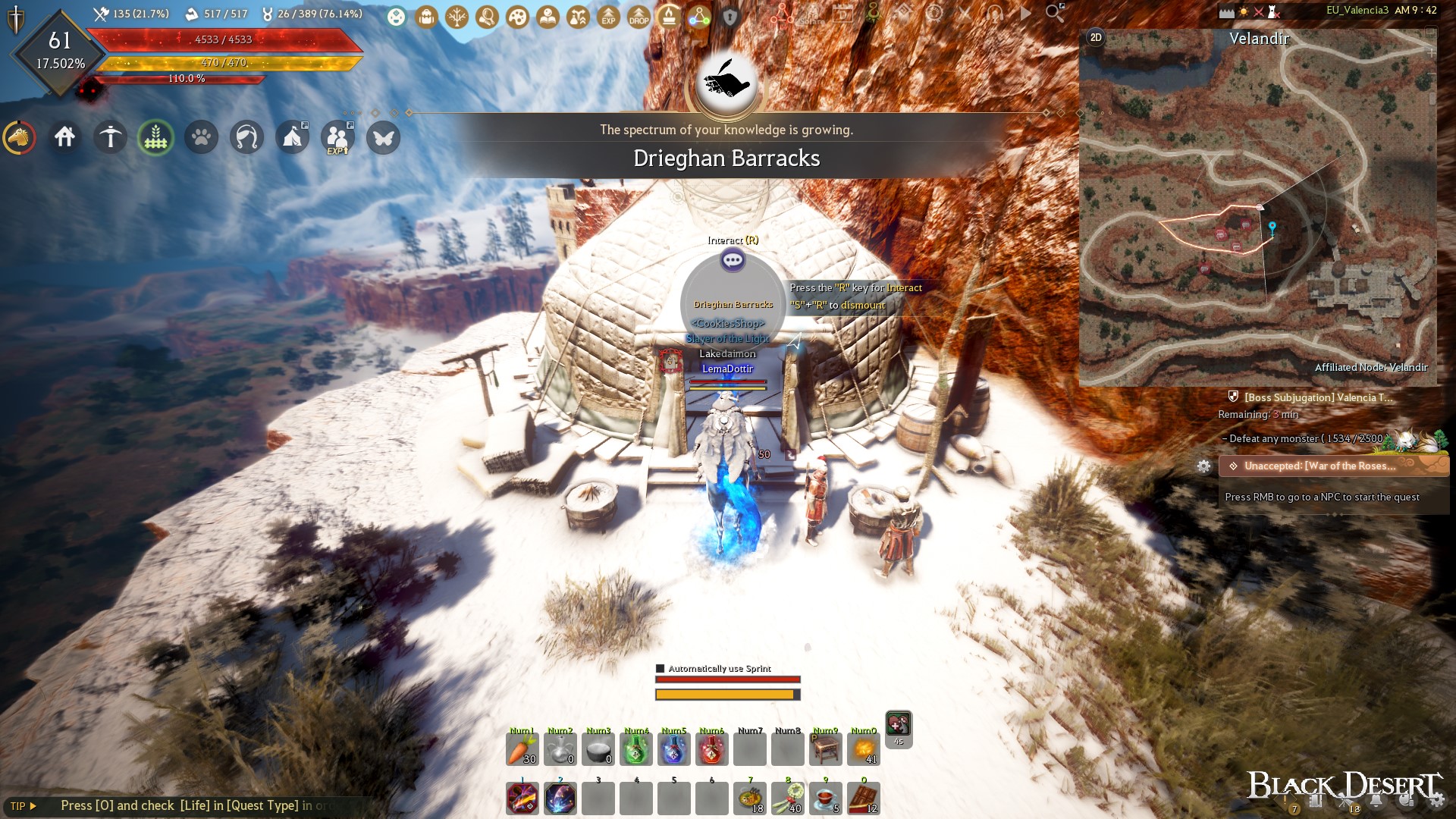Toggle the Automatically use Sprint checkbox
1456x819 pixels.
pyautogui.click(x=659, y=670)
